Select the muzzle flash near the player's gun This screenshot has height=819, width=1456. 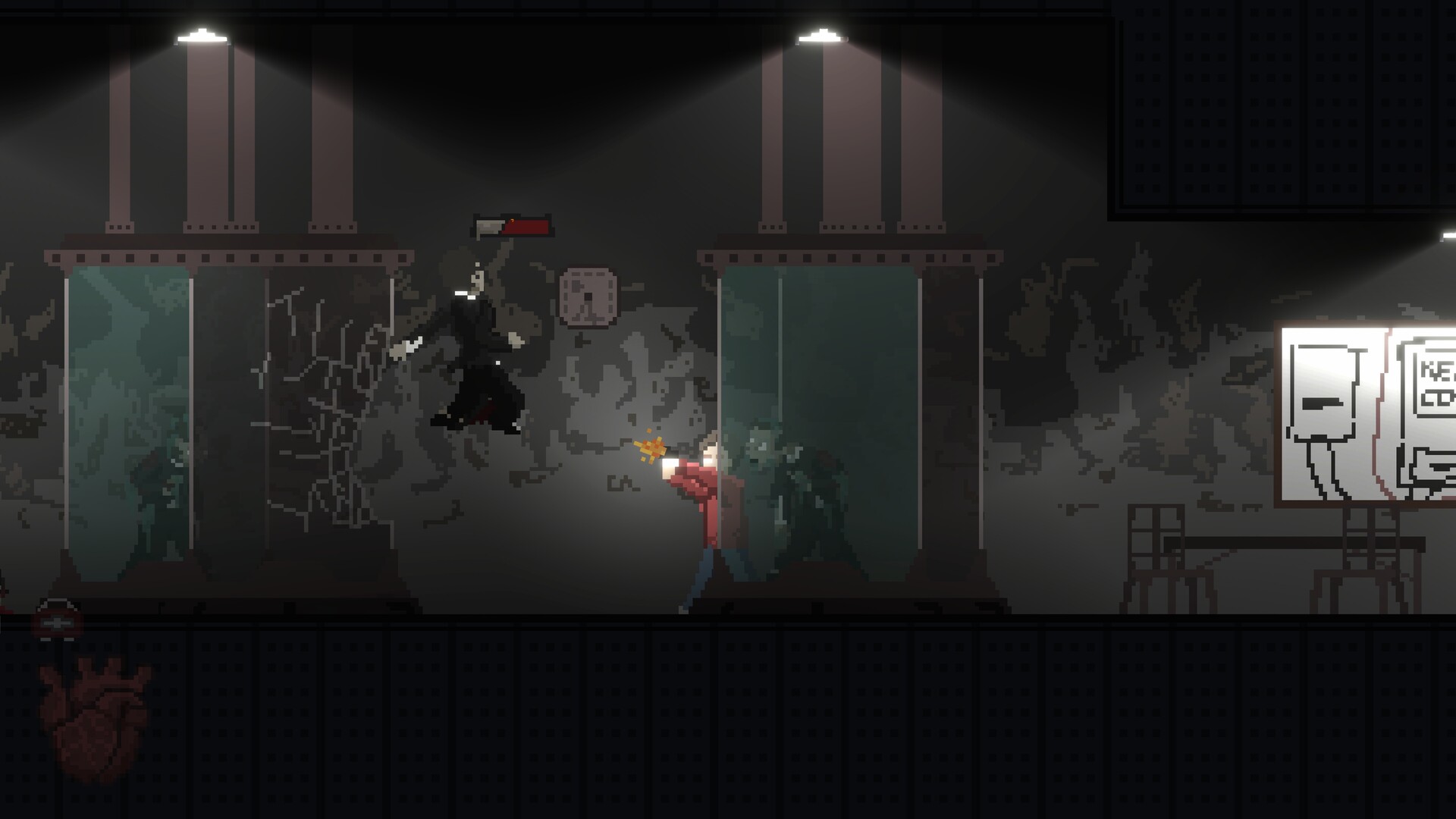(648, 449)
